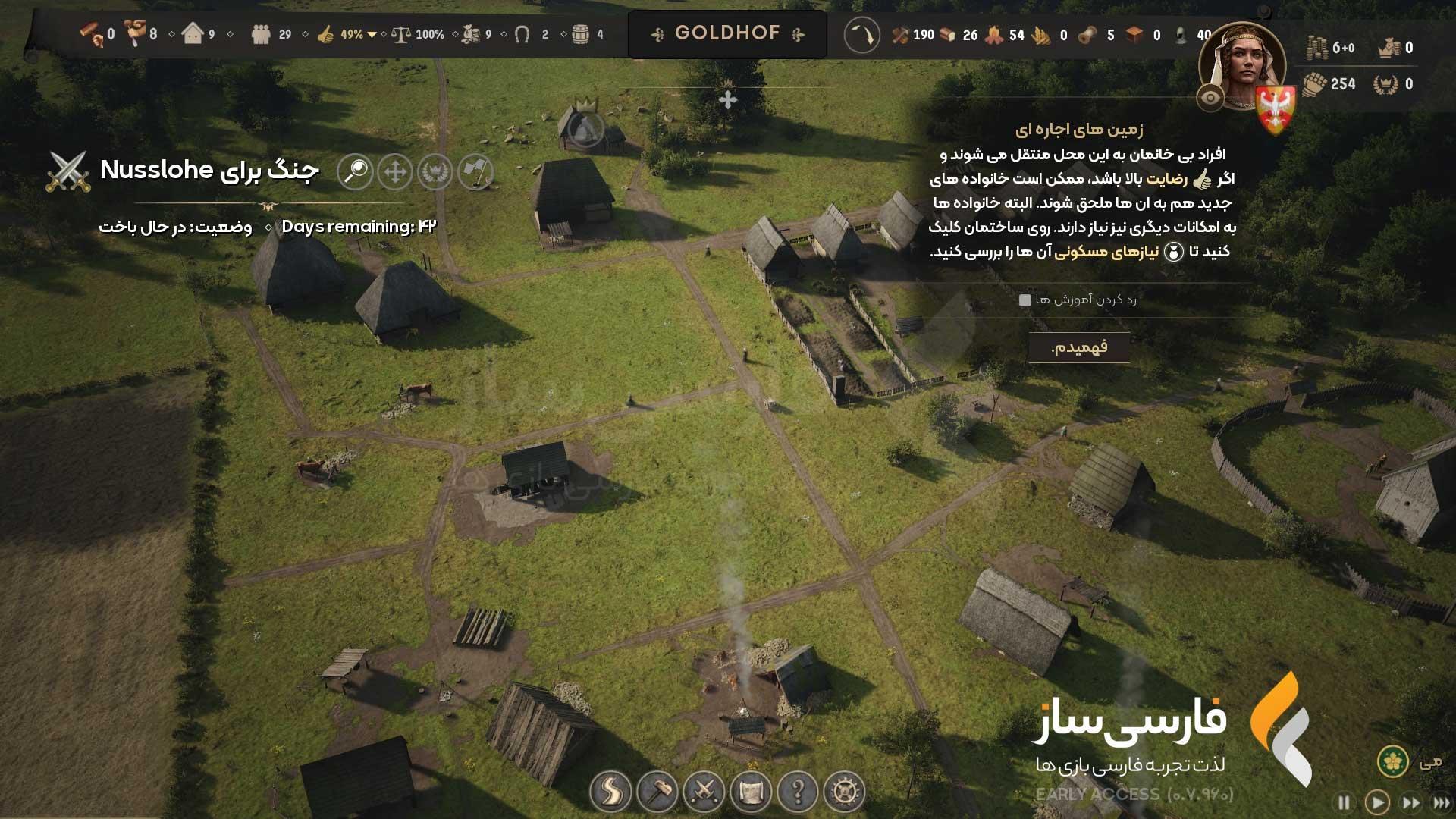Set game speed to triple fast-forward
The width and height of the screenshot is (1456, 819).
click(x=1441, y=802)
